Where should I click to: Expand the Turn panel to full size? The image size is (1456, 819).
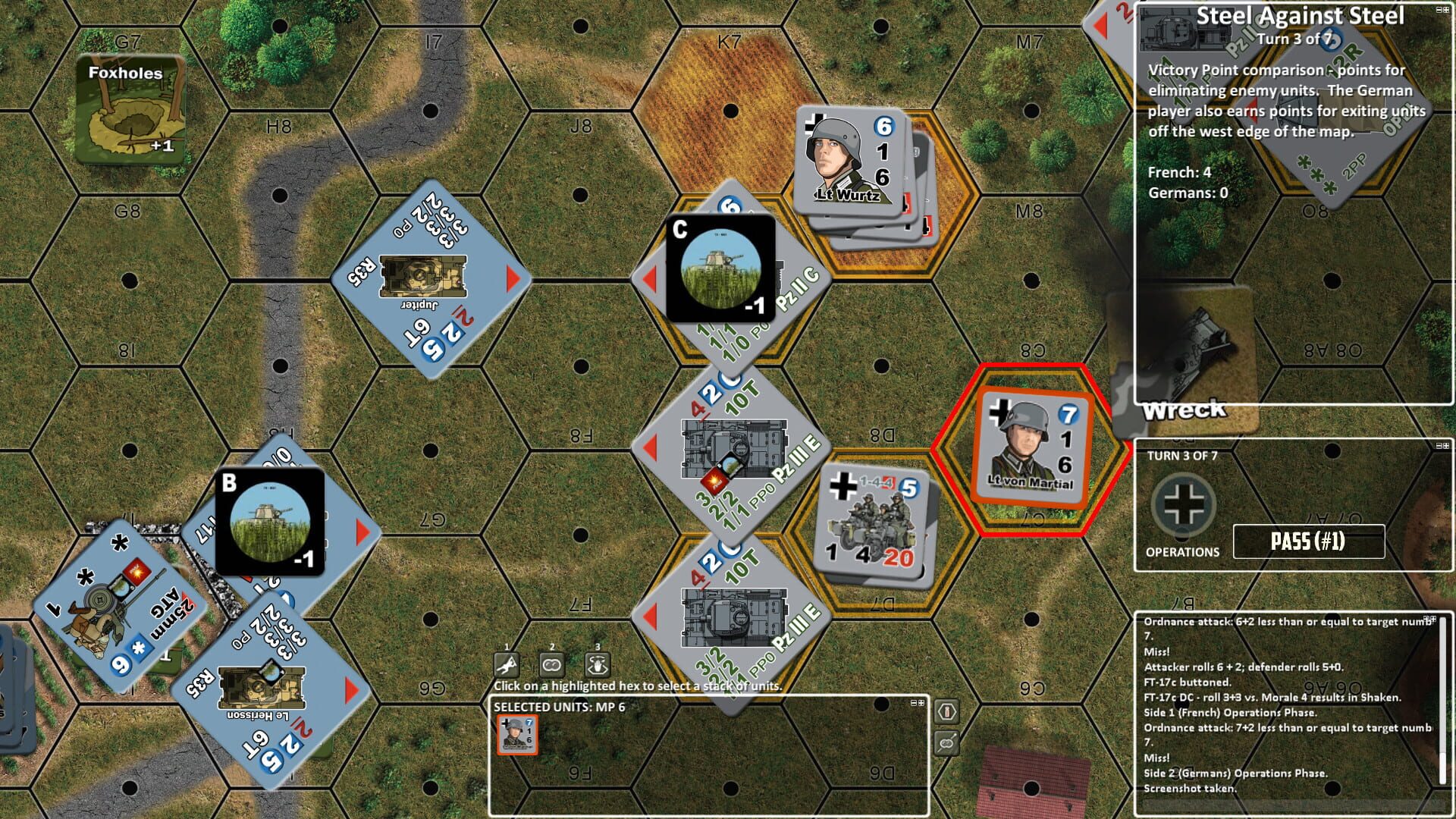[x=1448, y=446]
